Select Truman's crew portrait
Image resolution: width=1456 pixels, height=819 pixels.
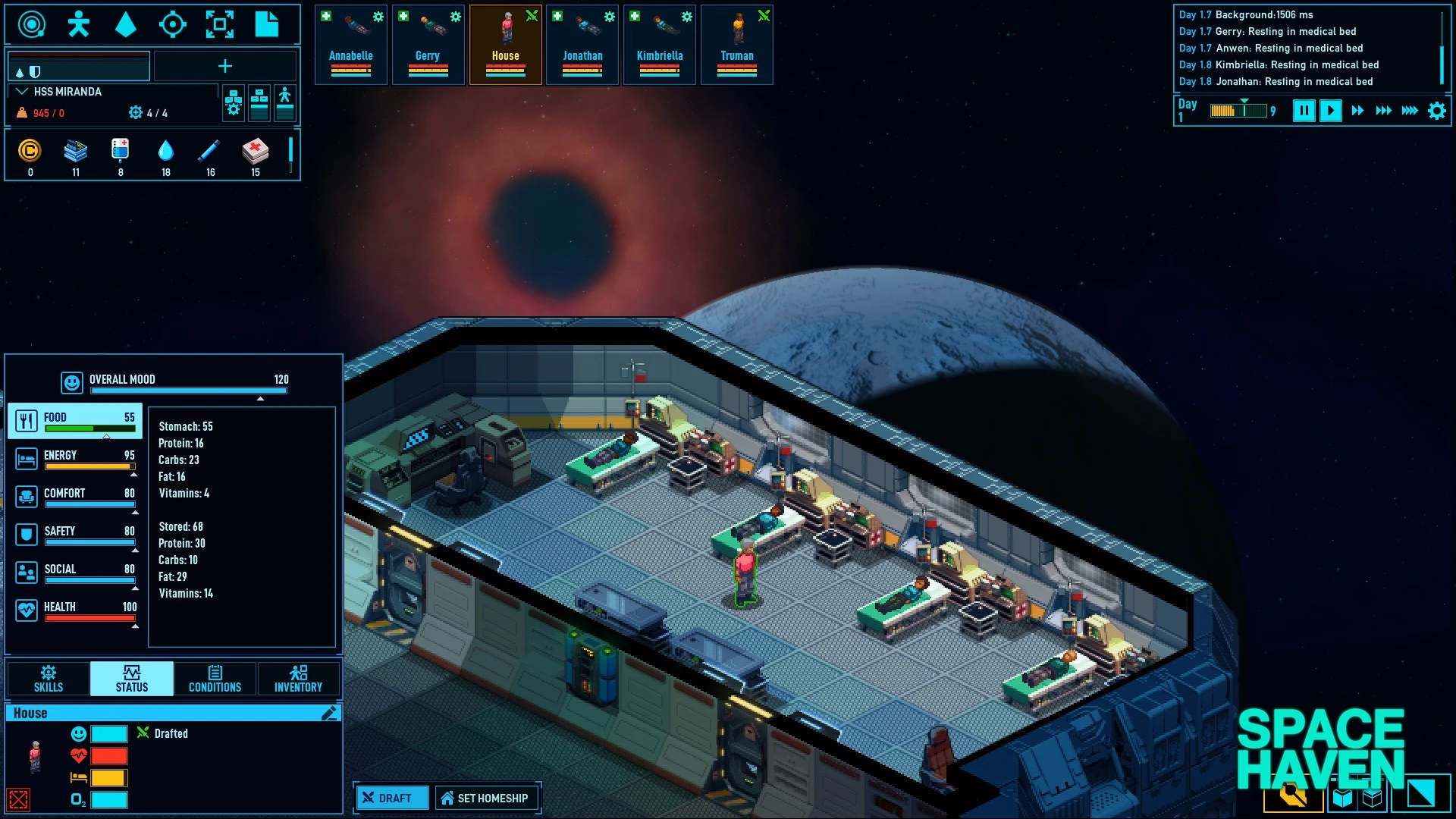coord(737,44)
